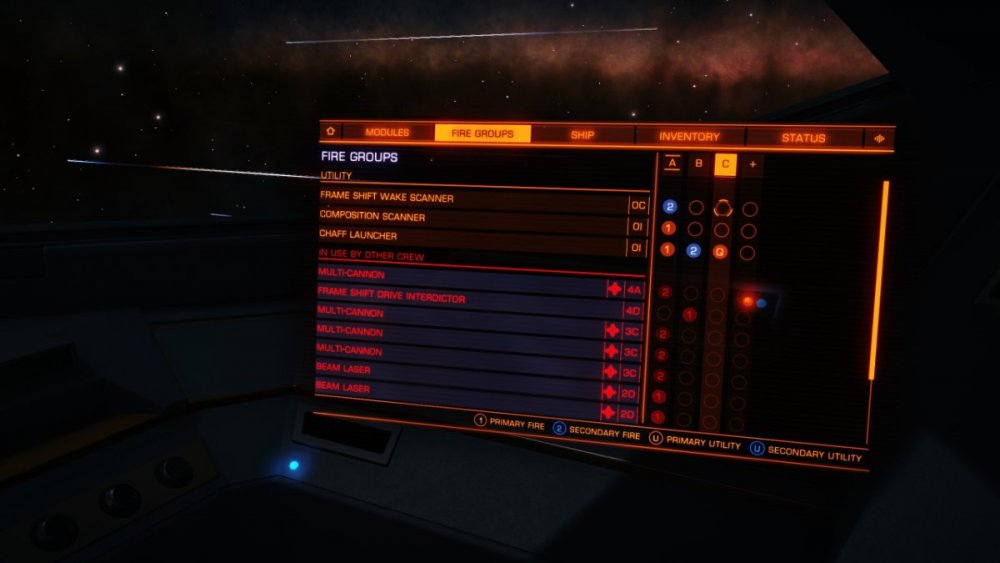The width and height of the screenshot is (1000, 563).
Task: Select fire group A column header
Action: pos(672,163)
